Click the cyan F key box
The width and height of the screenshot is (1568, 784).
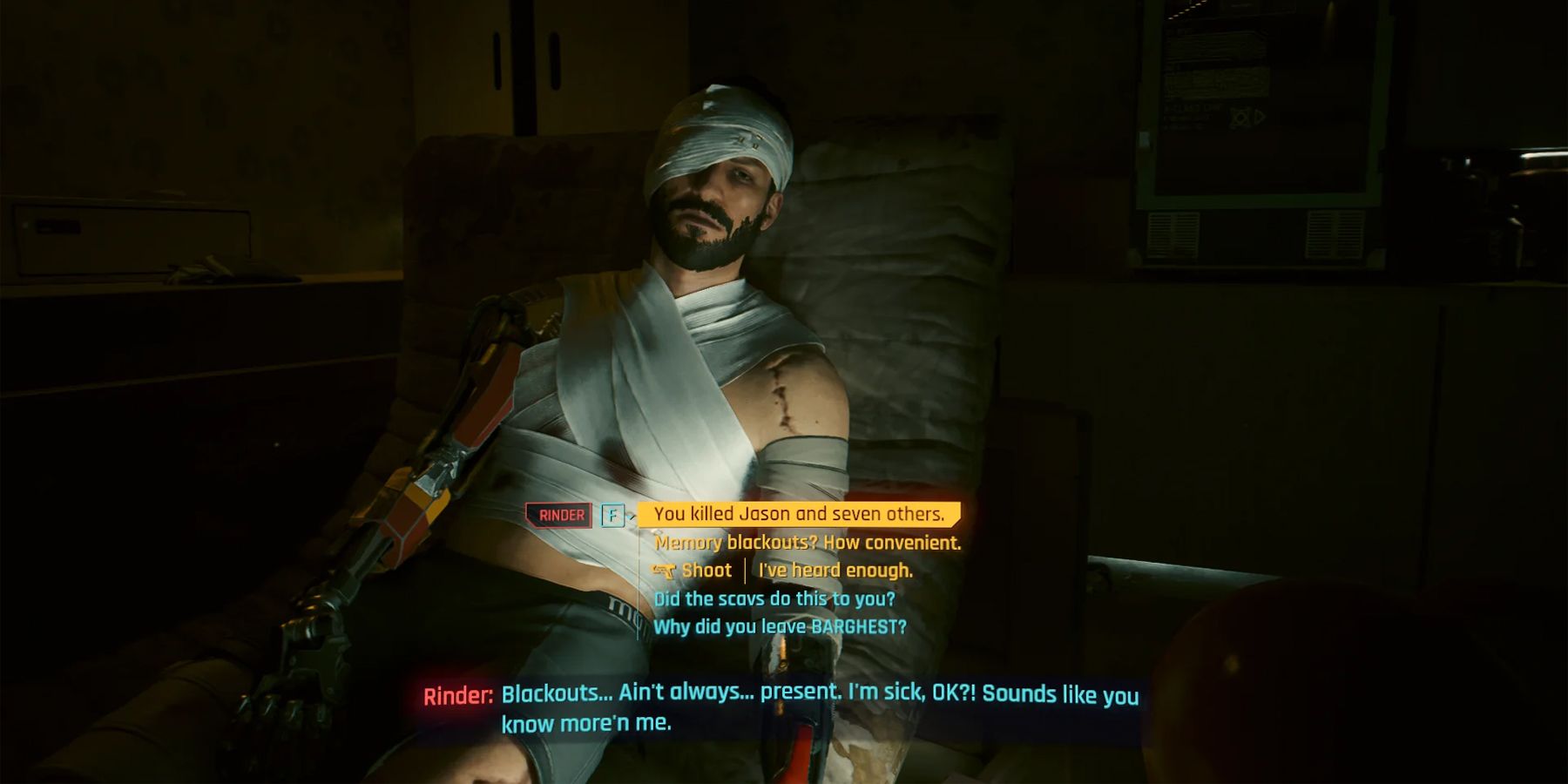[x=613, y=514]
